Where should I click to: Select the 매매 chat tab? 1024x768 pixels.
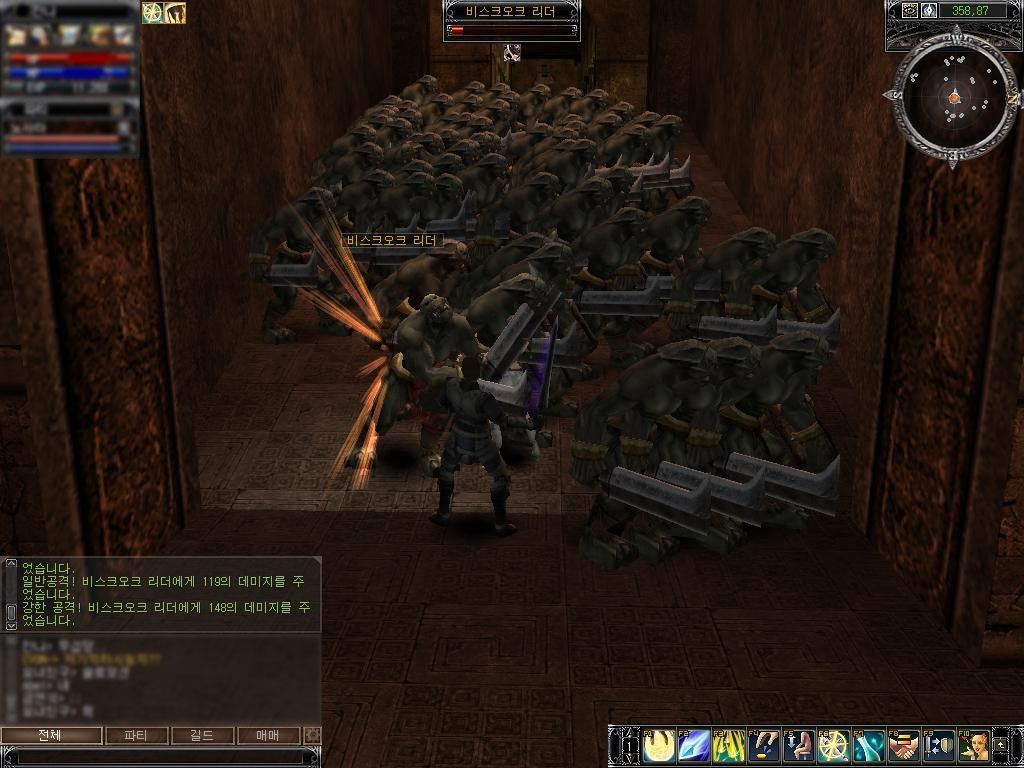click(x=269, y=735)
